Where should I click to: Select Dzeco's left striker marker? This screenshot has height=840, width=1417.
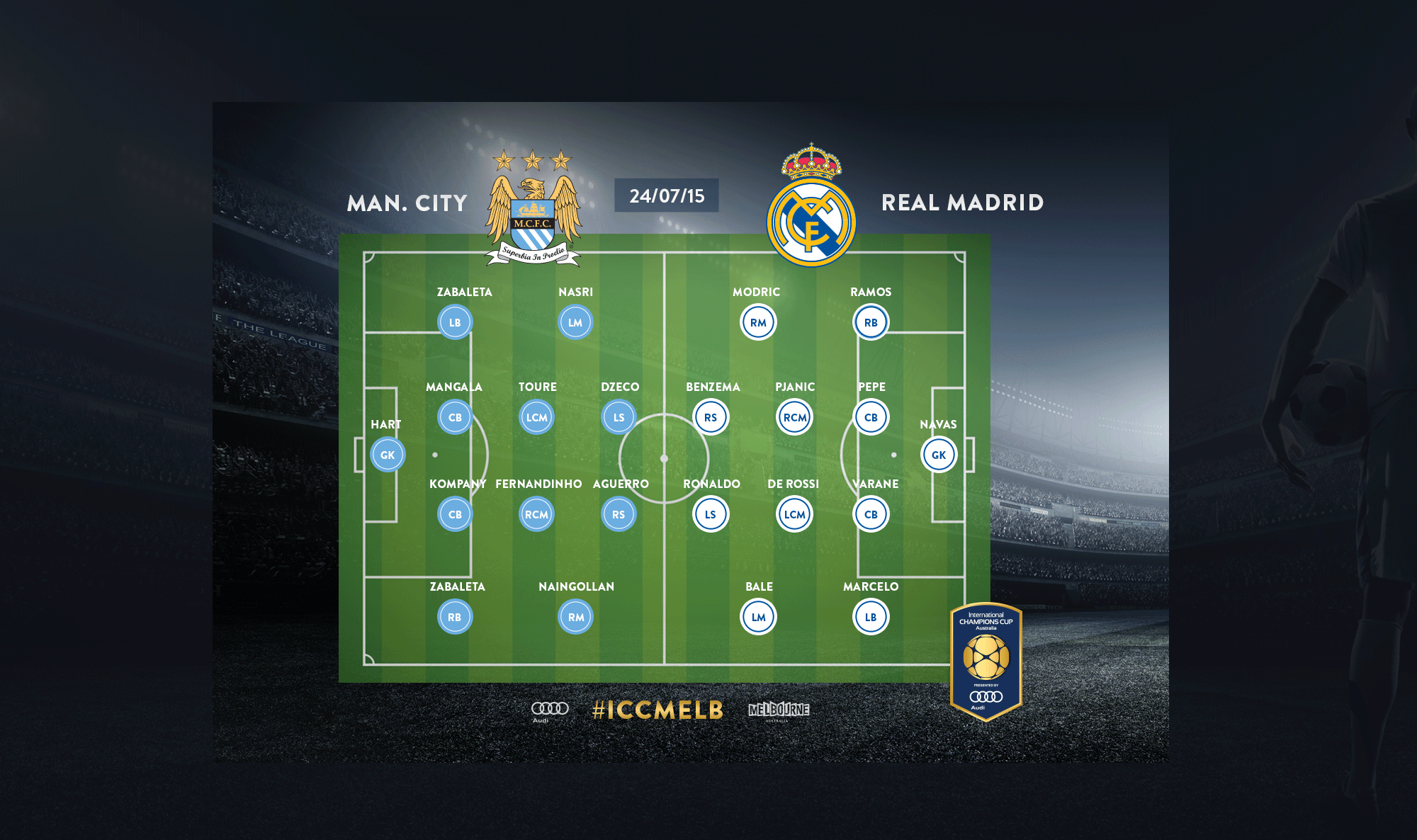(619, 417)
